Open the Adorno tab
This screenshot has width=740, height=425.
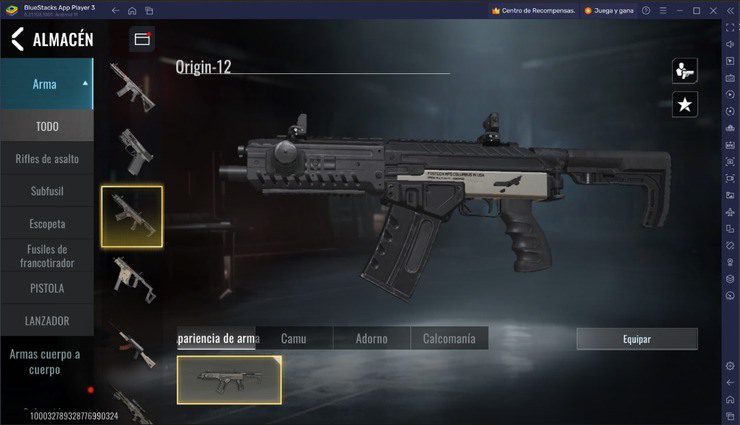pos(371,339)
